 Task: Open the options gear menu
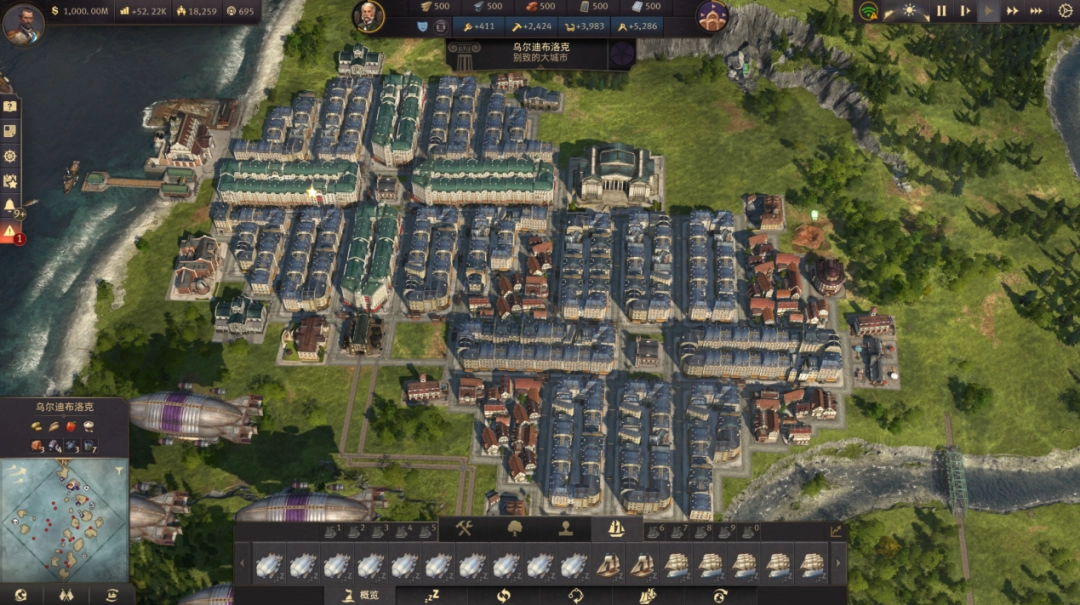click(x=1065, y=11)
